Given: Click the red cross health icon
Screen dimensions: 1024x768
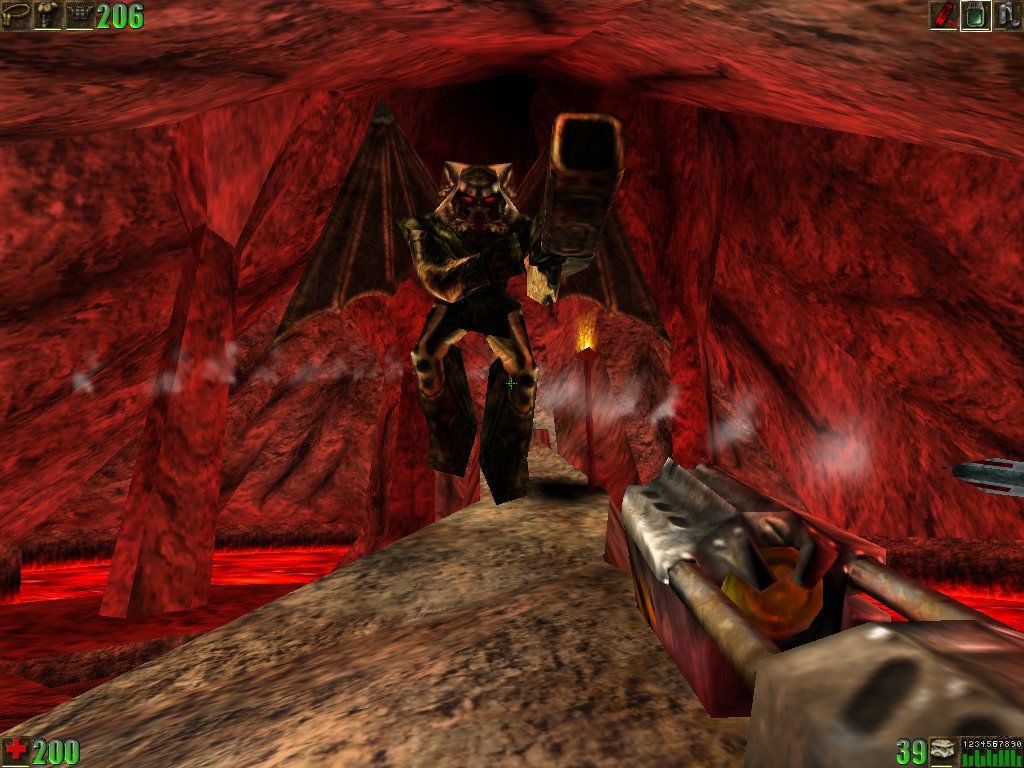Looking at the screenshot, I should click(16, 750).
